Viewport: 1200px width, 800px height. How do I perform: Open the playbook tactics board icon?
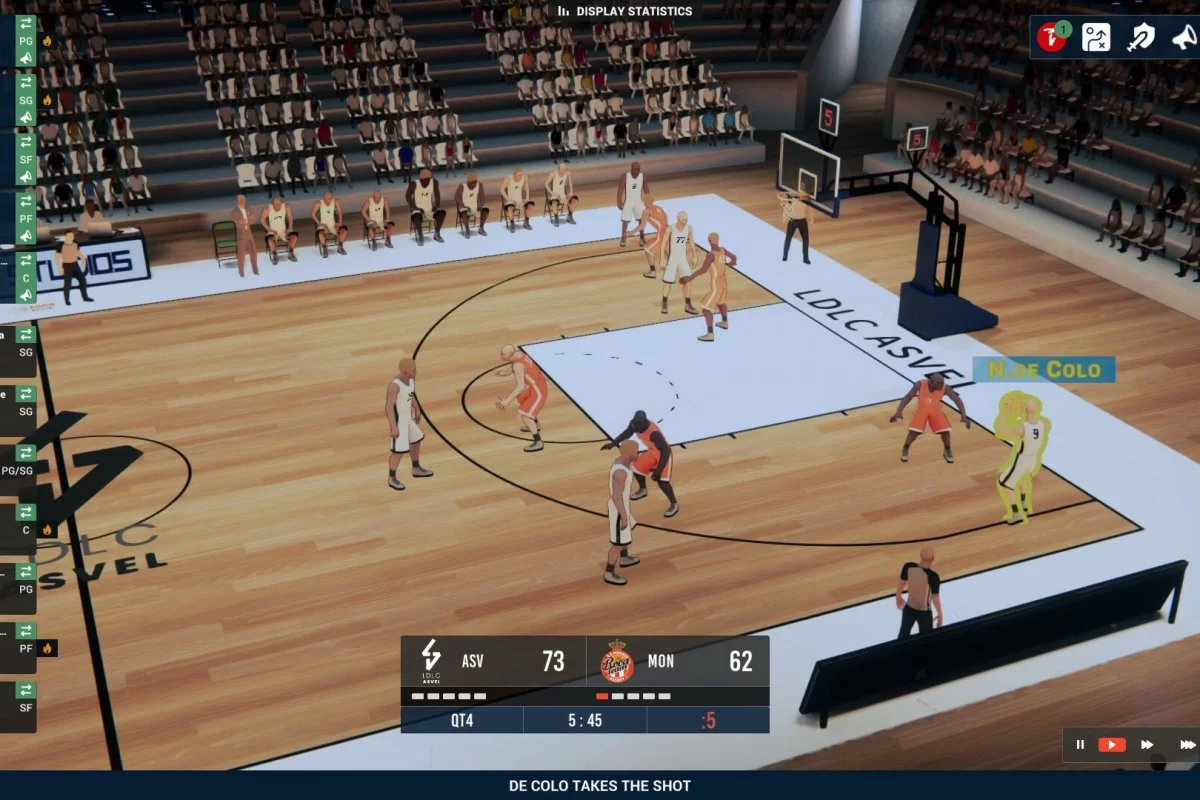pos(1096,38)
